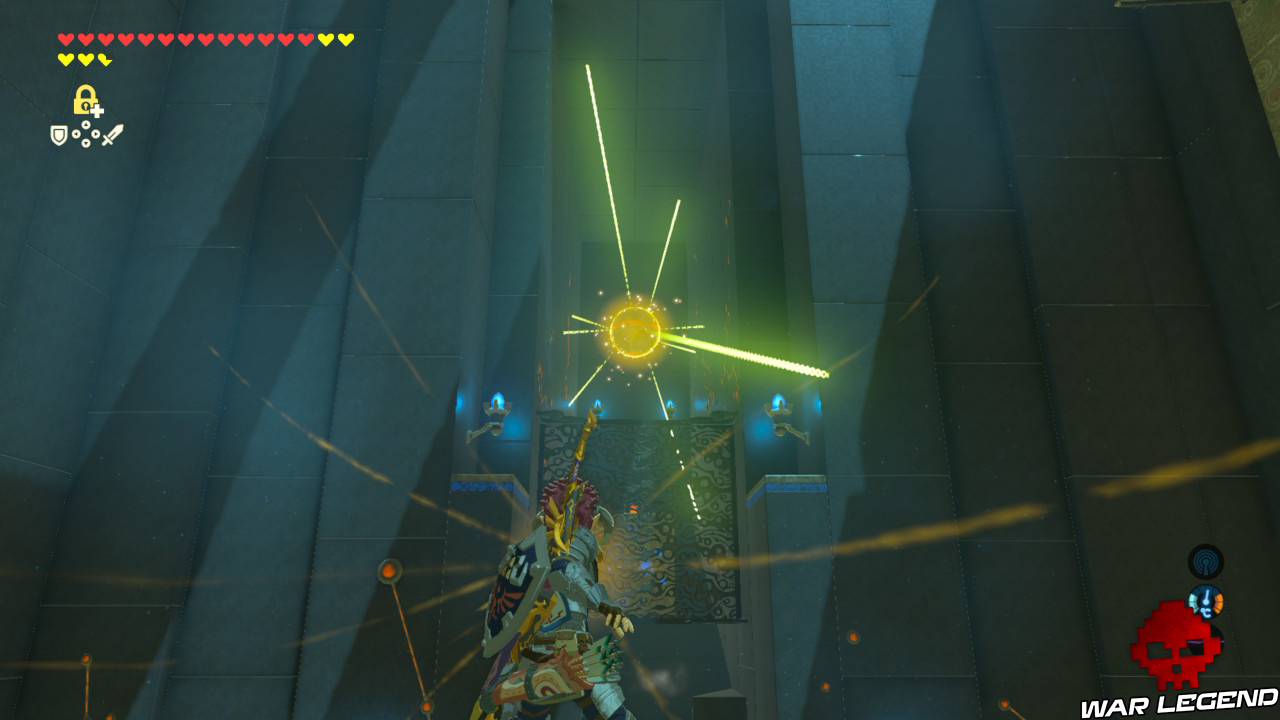The width and height of the screenshot is (1280, 720).
Task: Click the plus symbol beside the lock icon
Action: tap(96, 109)
